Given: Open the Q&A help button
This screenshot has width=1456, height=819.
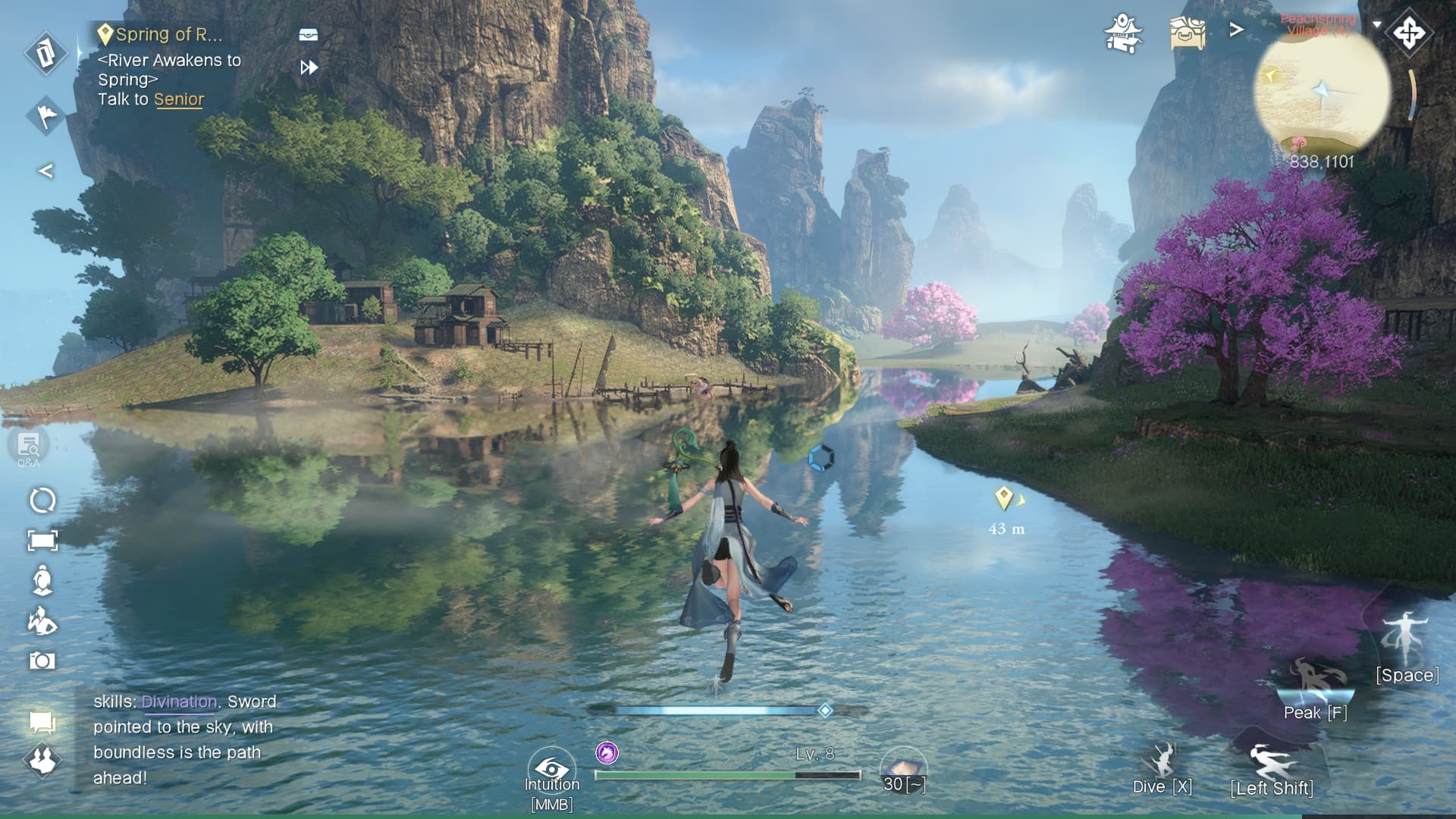Looking at the screenshot, I should click(29, 447).
